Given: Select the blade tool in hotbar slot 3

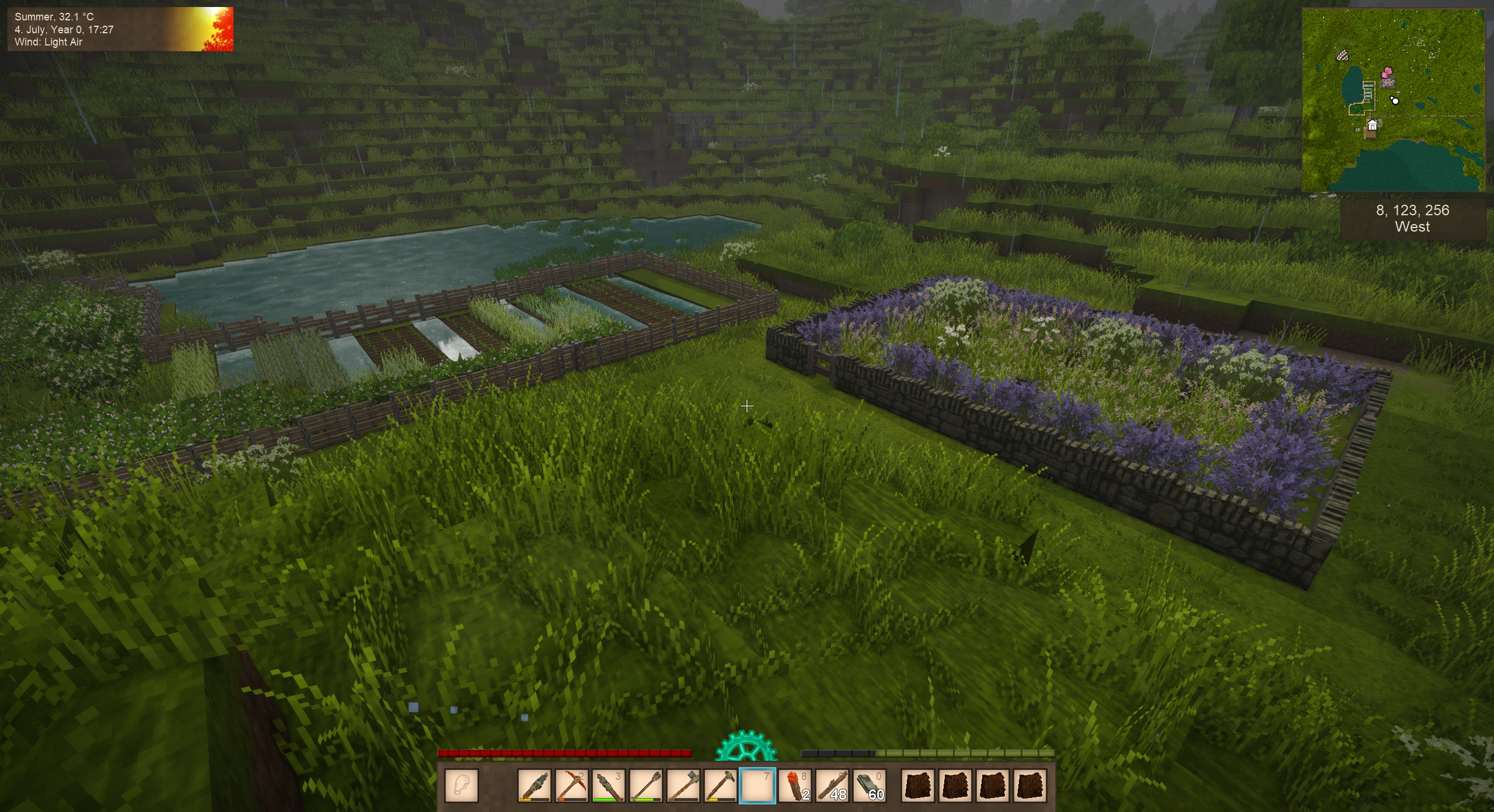Looking at the screenshot, I should click(608, 785).
